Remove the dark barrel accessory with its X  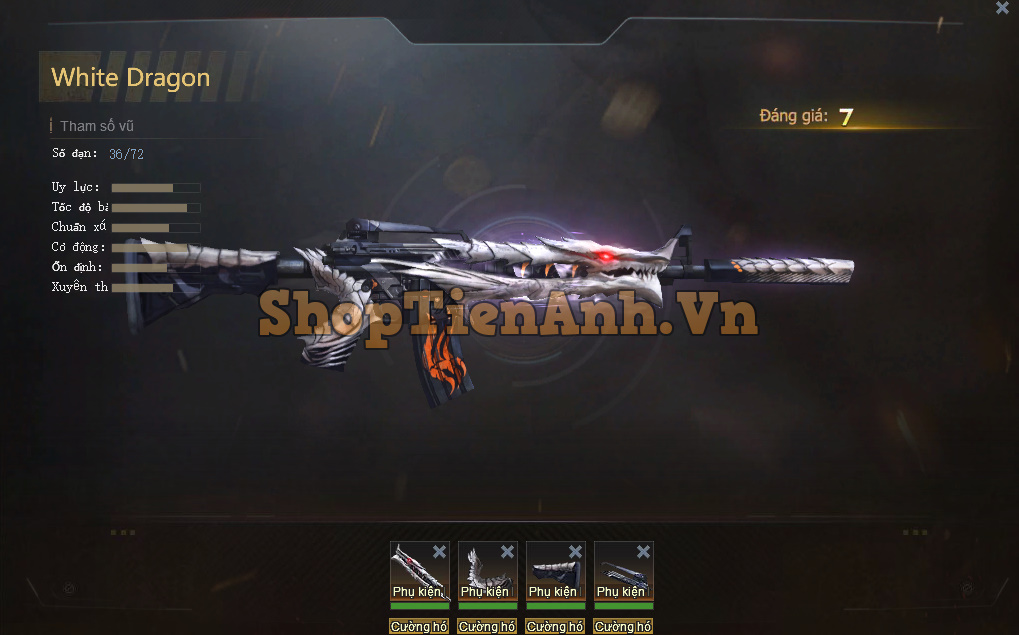[643, 552]
